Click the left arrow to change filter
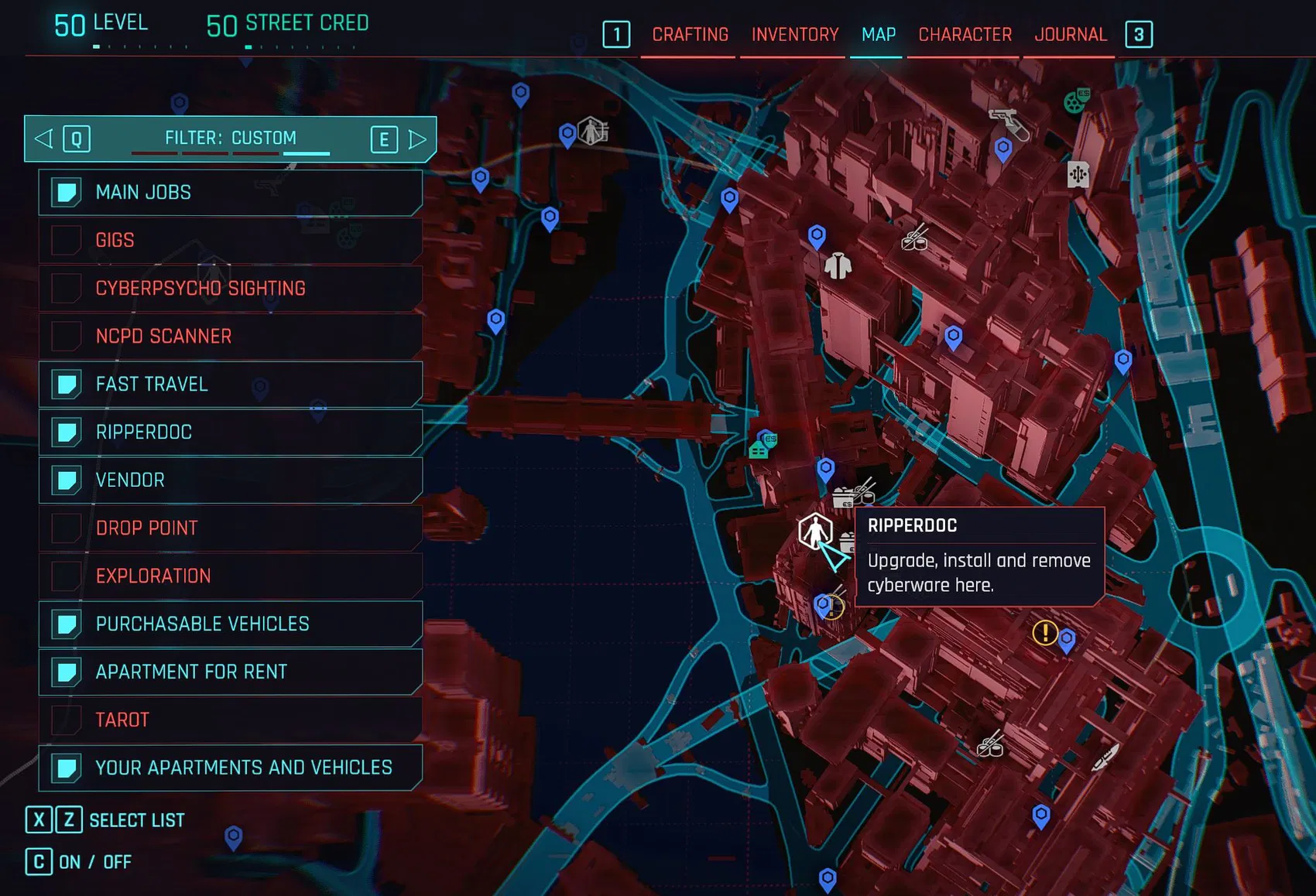This screenshot has width=1316, height=896. pos(43,139)
